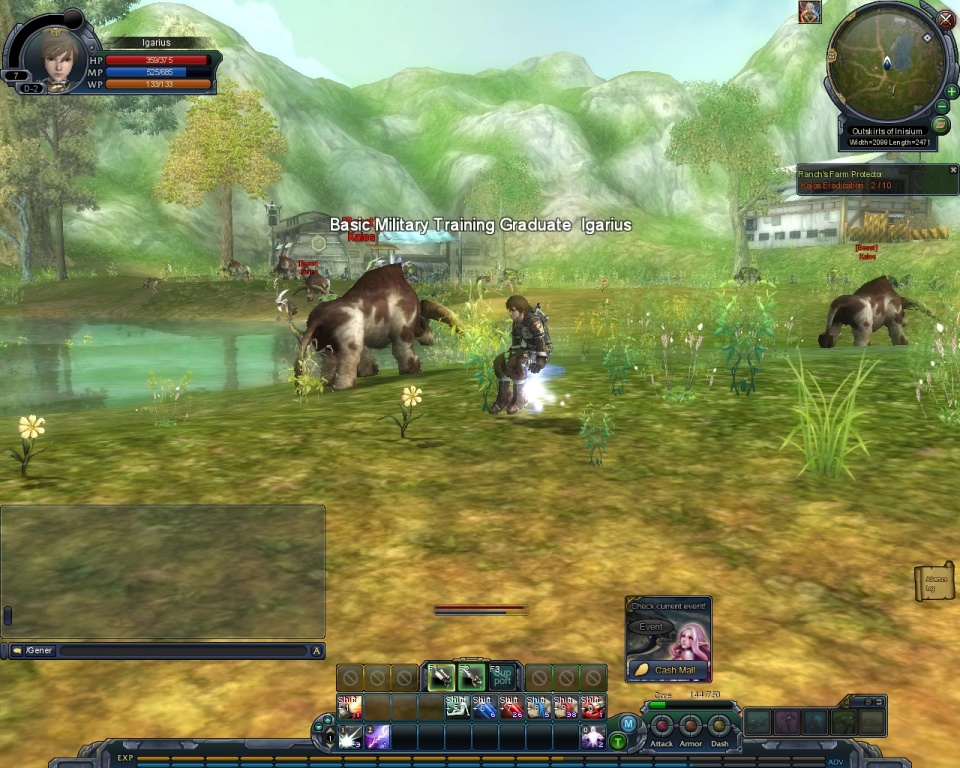Zoom in the minimap with plus button

click(x=951, y=91)
